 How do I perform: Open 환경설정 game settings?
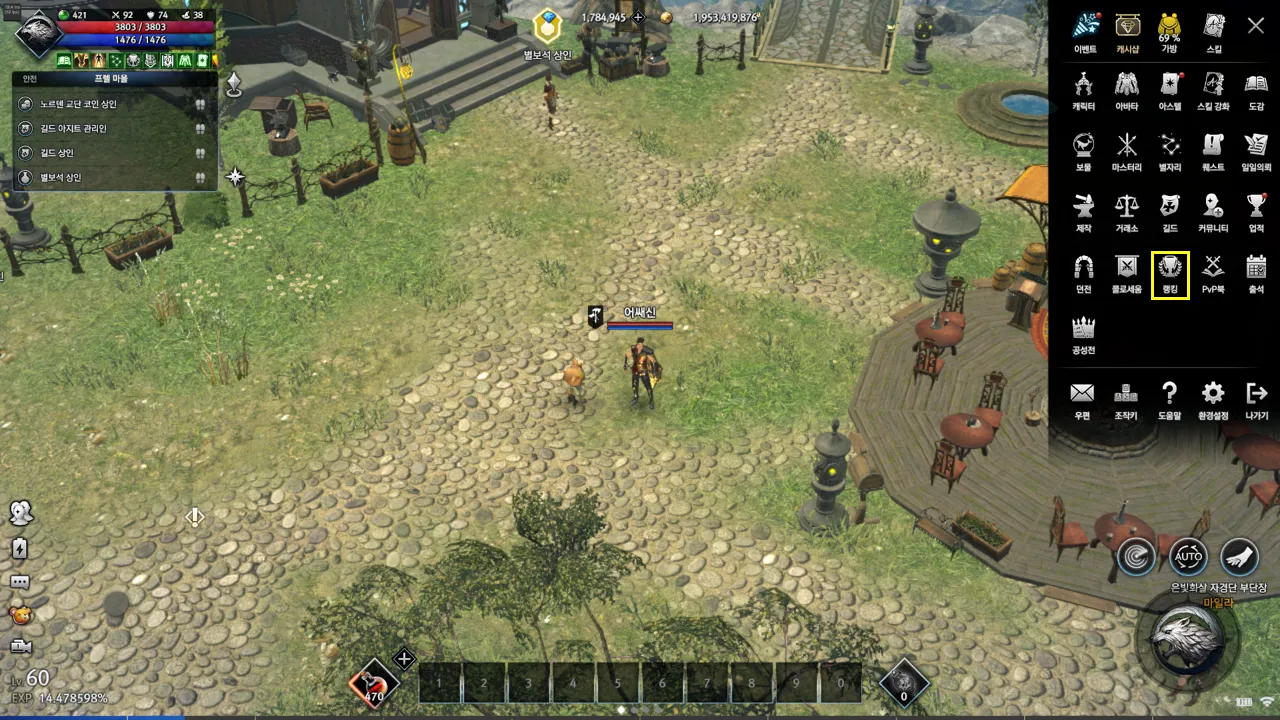1213,398
